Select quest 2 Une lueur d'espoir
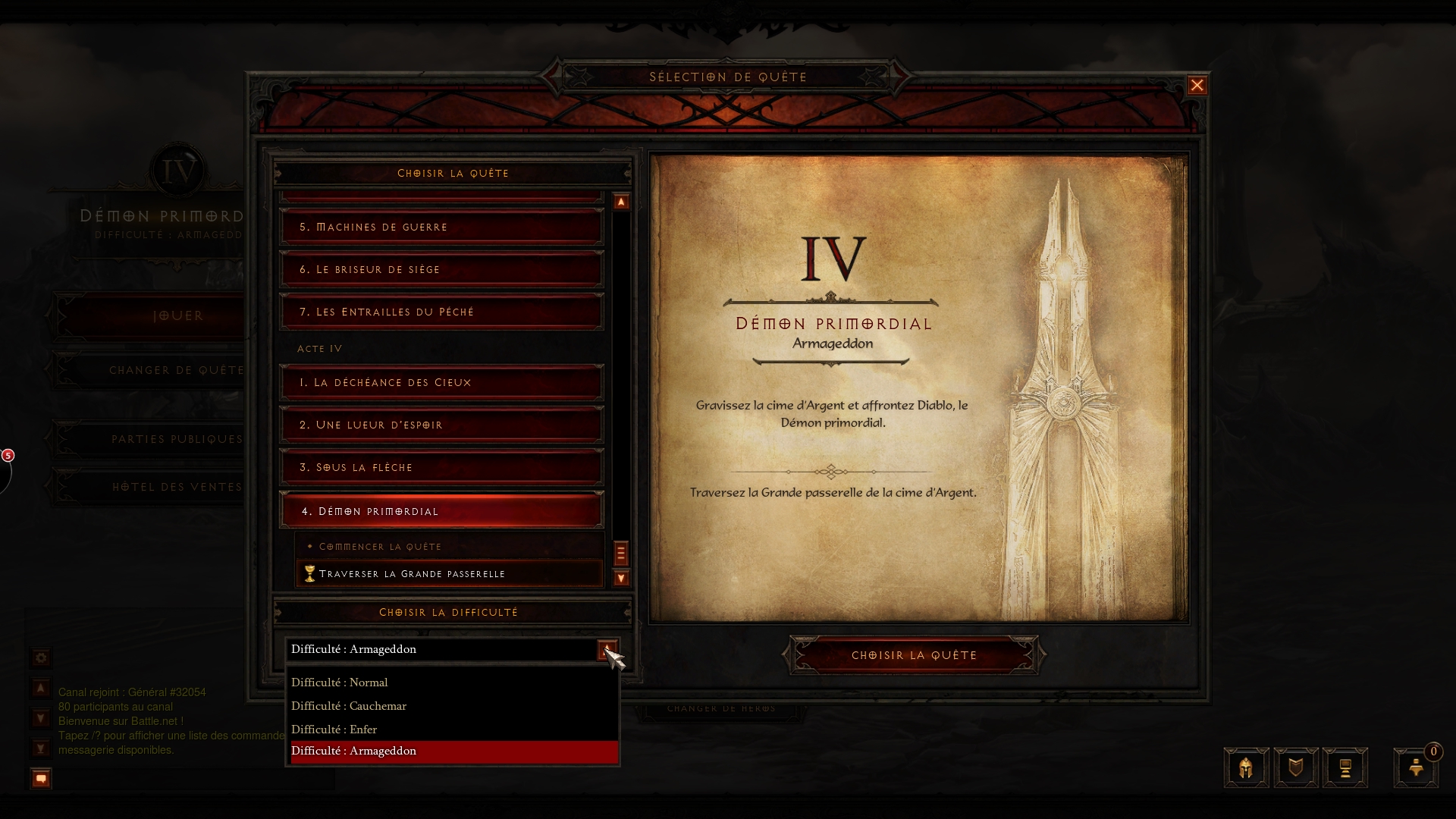 [441, 425]
